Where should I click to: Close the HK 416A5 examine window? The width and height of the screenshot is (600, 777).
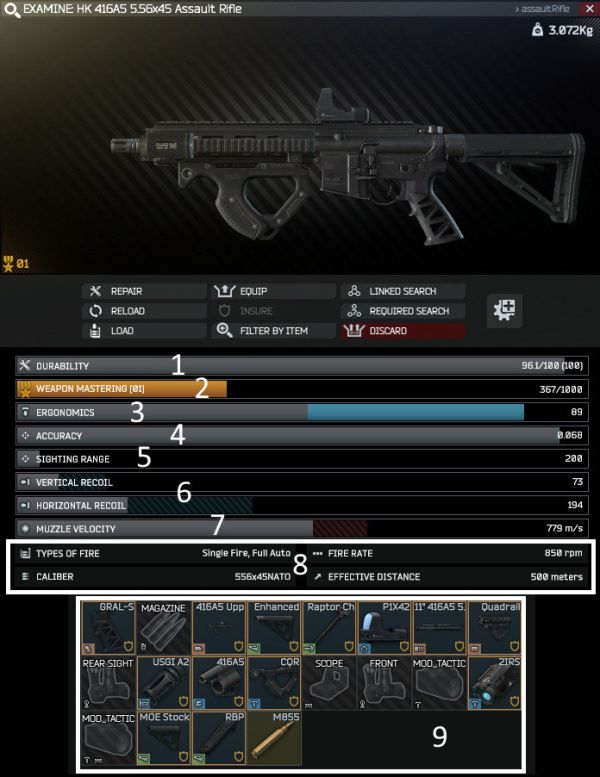click(x=587, y=8)
